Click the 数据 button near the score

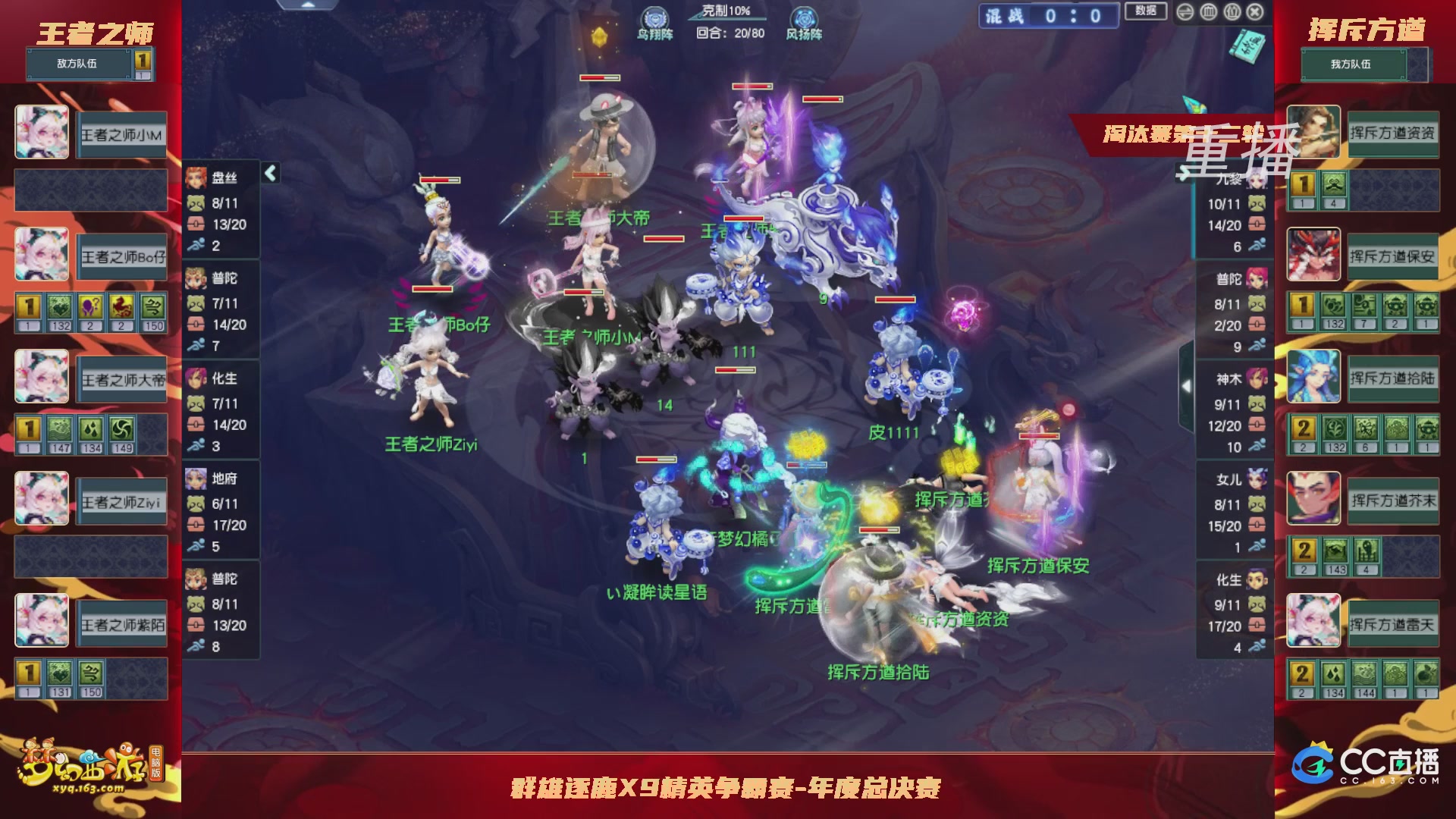(1147, 10)
